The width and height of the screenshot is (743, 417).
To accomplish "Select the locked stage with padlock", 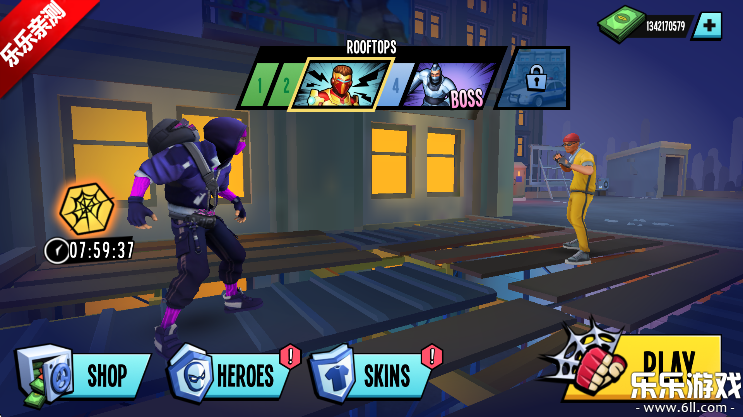I will pos(533,78).
